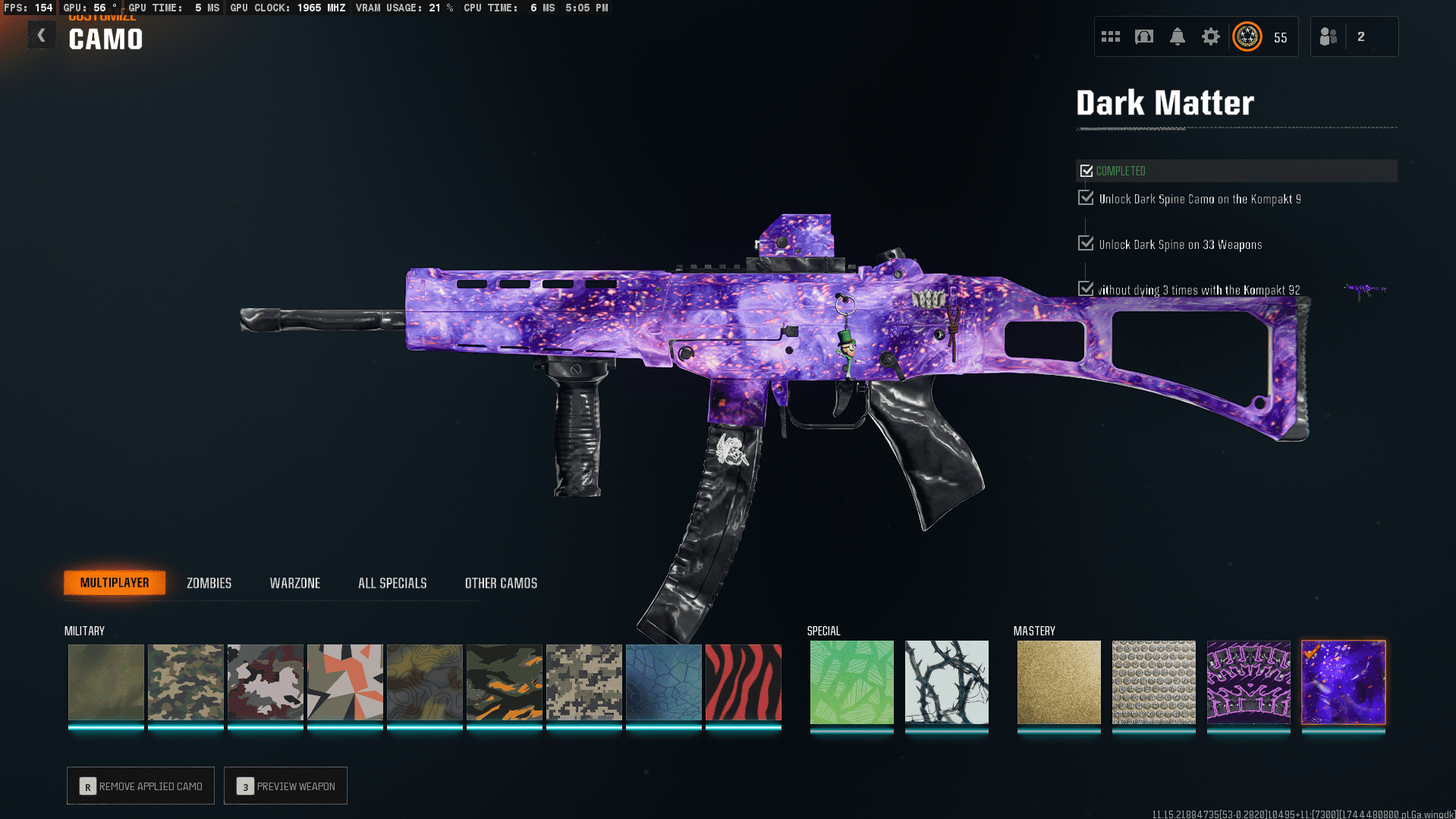Remove the applied camo
The height and width of the screenshot is (819, 1456).
pos(140,786)
